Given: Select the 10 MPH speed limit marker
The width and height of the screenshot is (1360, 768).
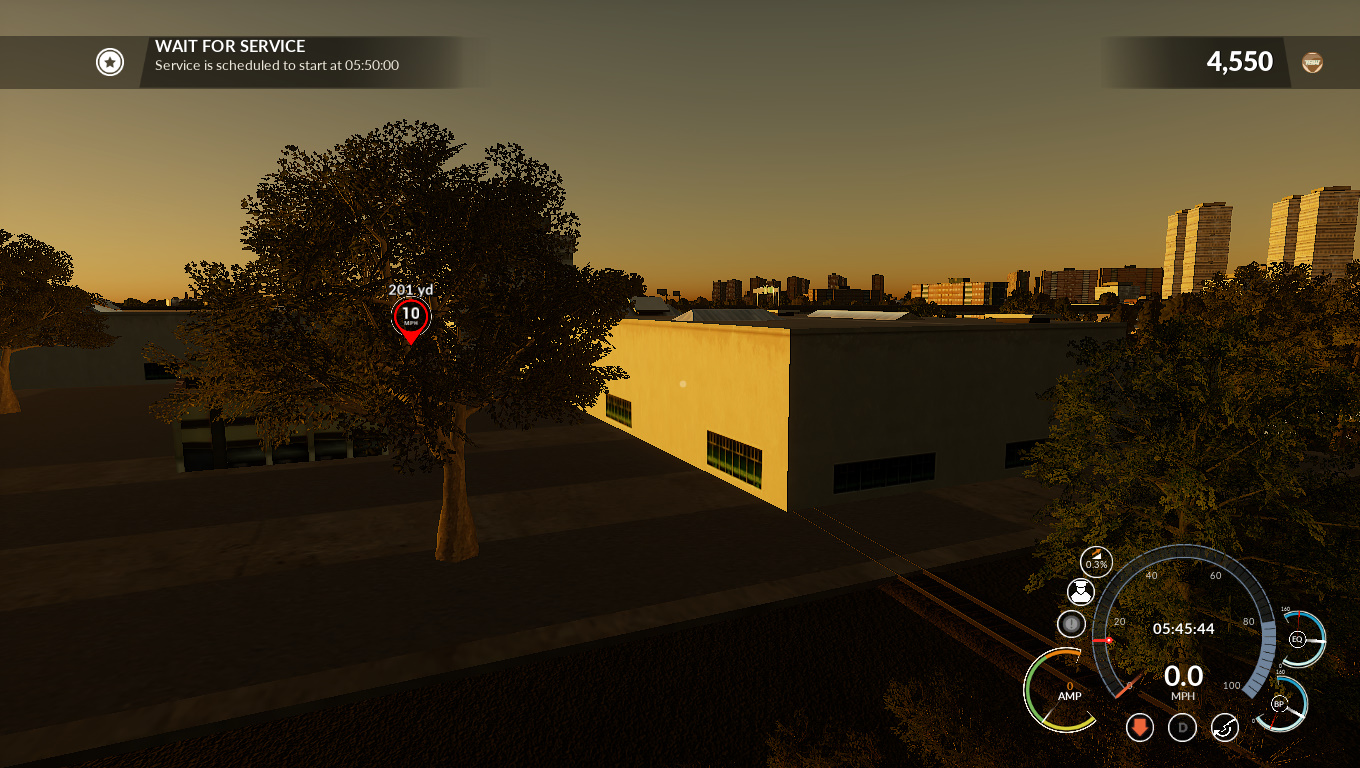Looking at the screenshot, I should tap(410, 317).
